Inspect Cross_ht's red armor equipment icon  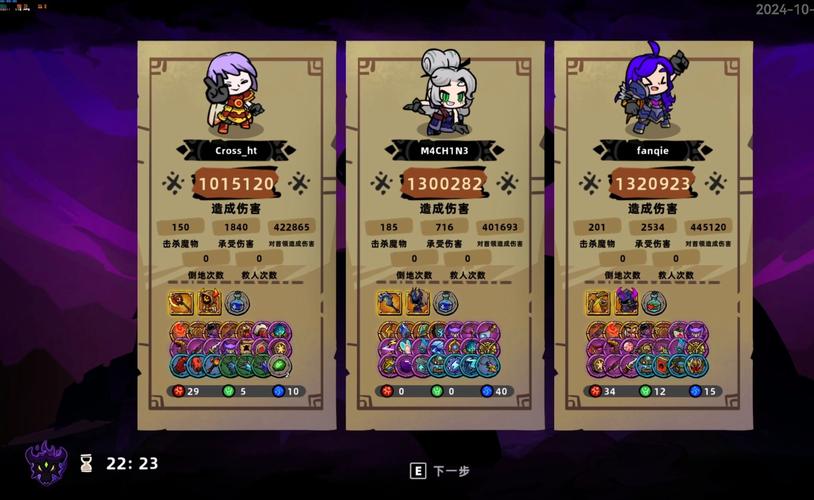click(209, 302)
